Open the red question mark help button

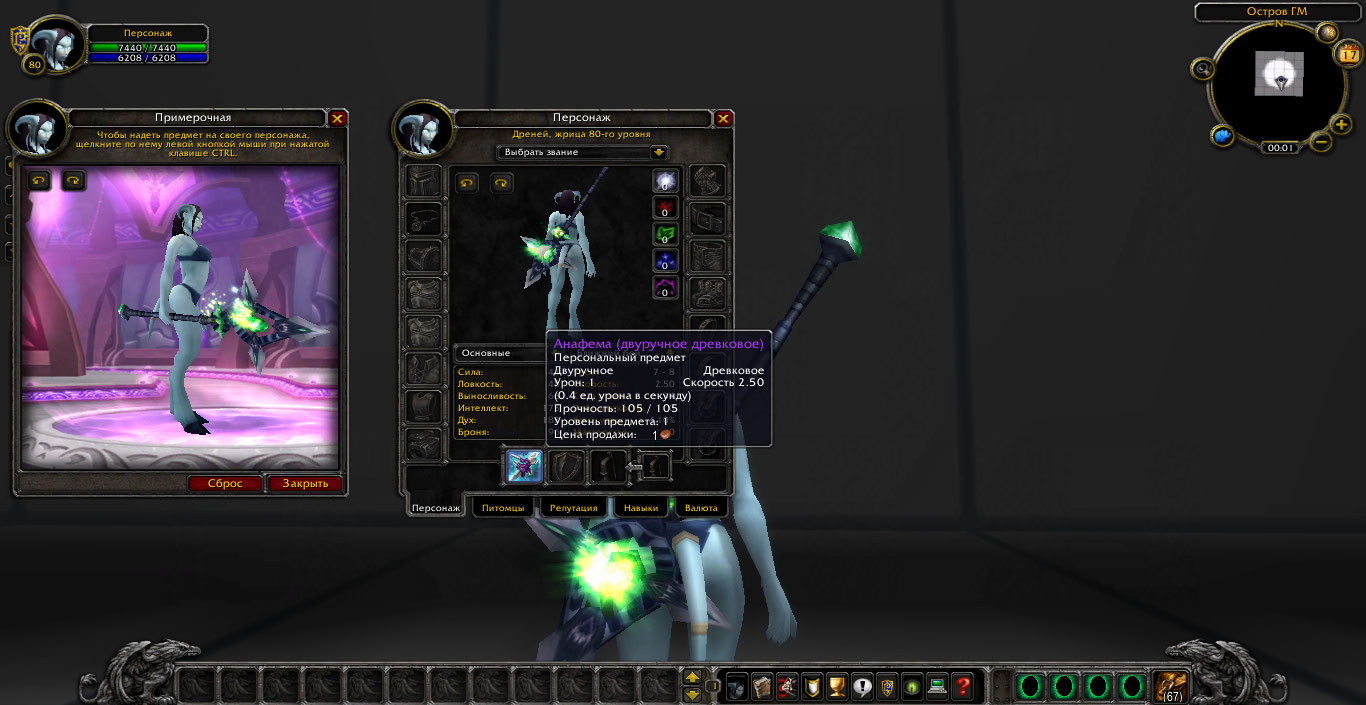(x=963, y=686)
